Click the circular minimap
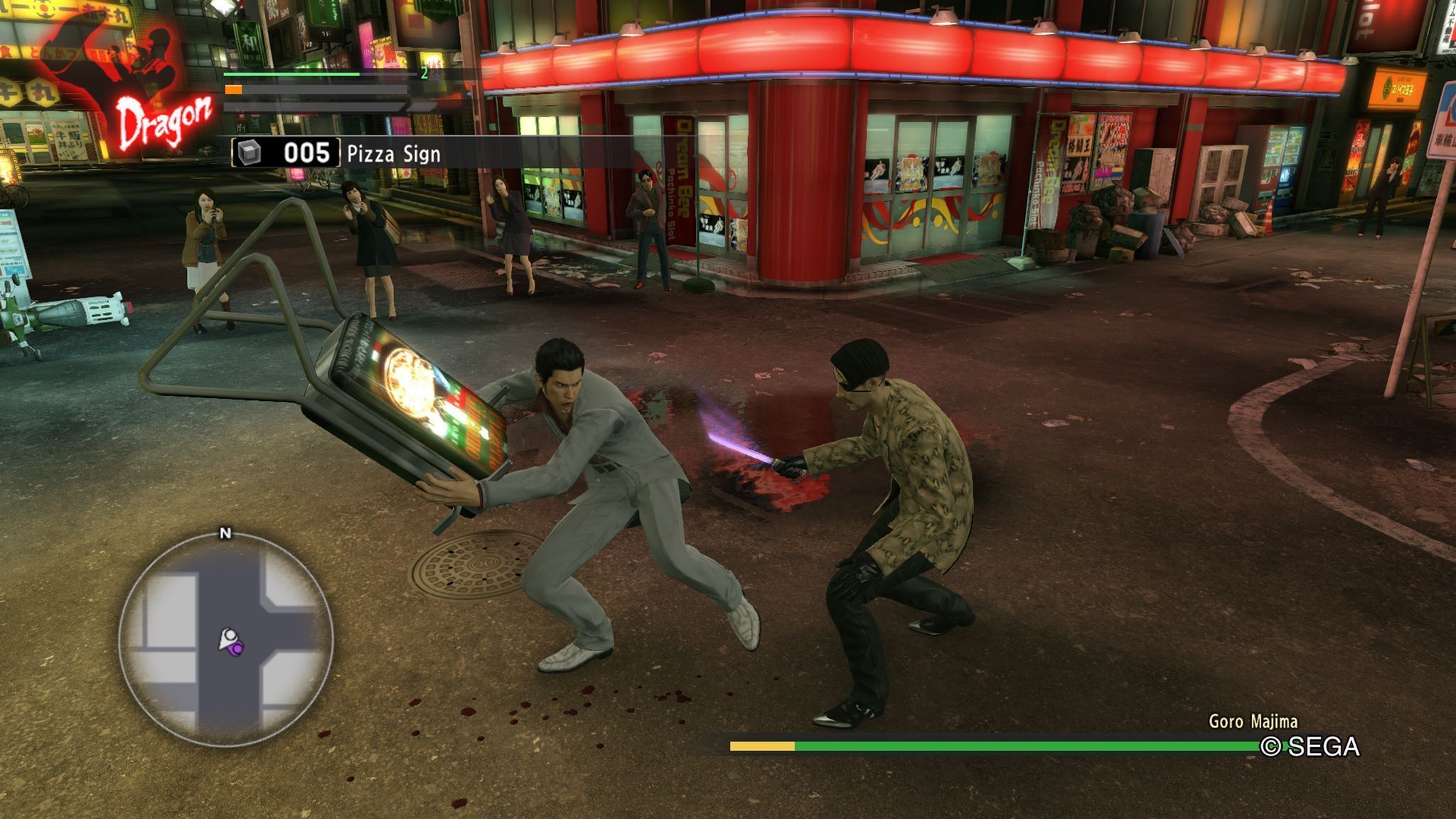 226,641
